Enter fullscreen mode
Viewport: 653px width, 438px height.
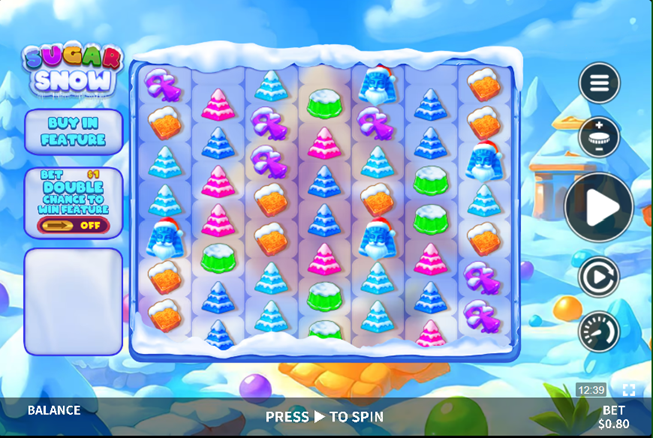pyautogui.click(x=628, y=390)
